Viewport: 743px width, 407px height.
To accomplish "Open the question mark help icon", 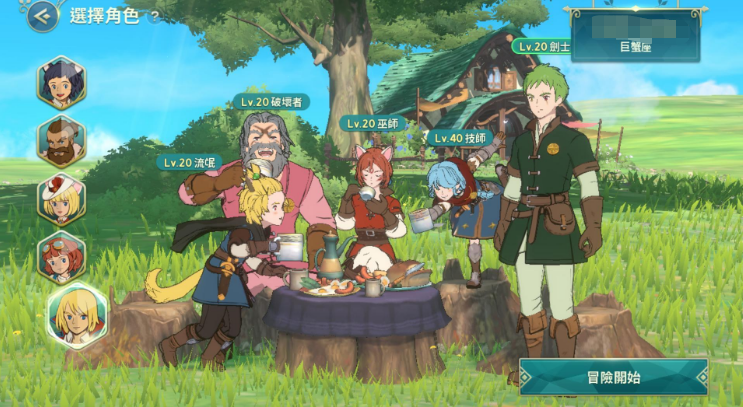I will pos(154,16).
